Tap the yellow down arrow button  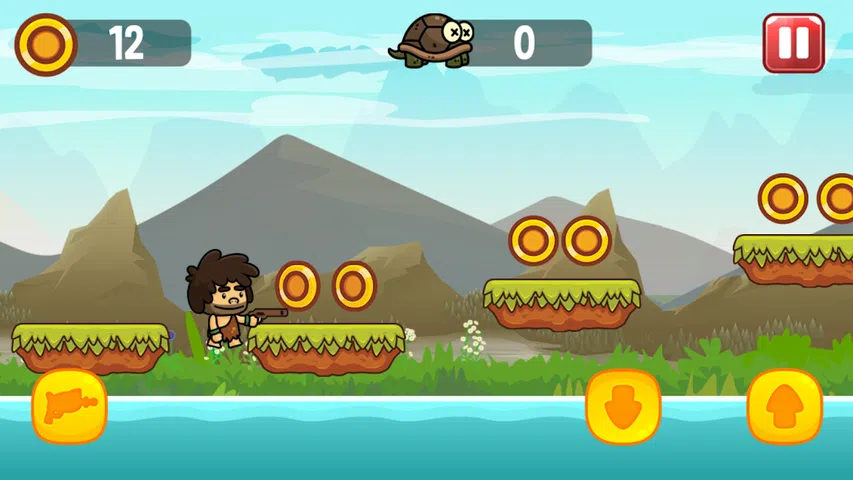623,406
